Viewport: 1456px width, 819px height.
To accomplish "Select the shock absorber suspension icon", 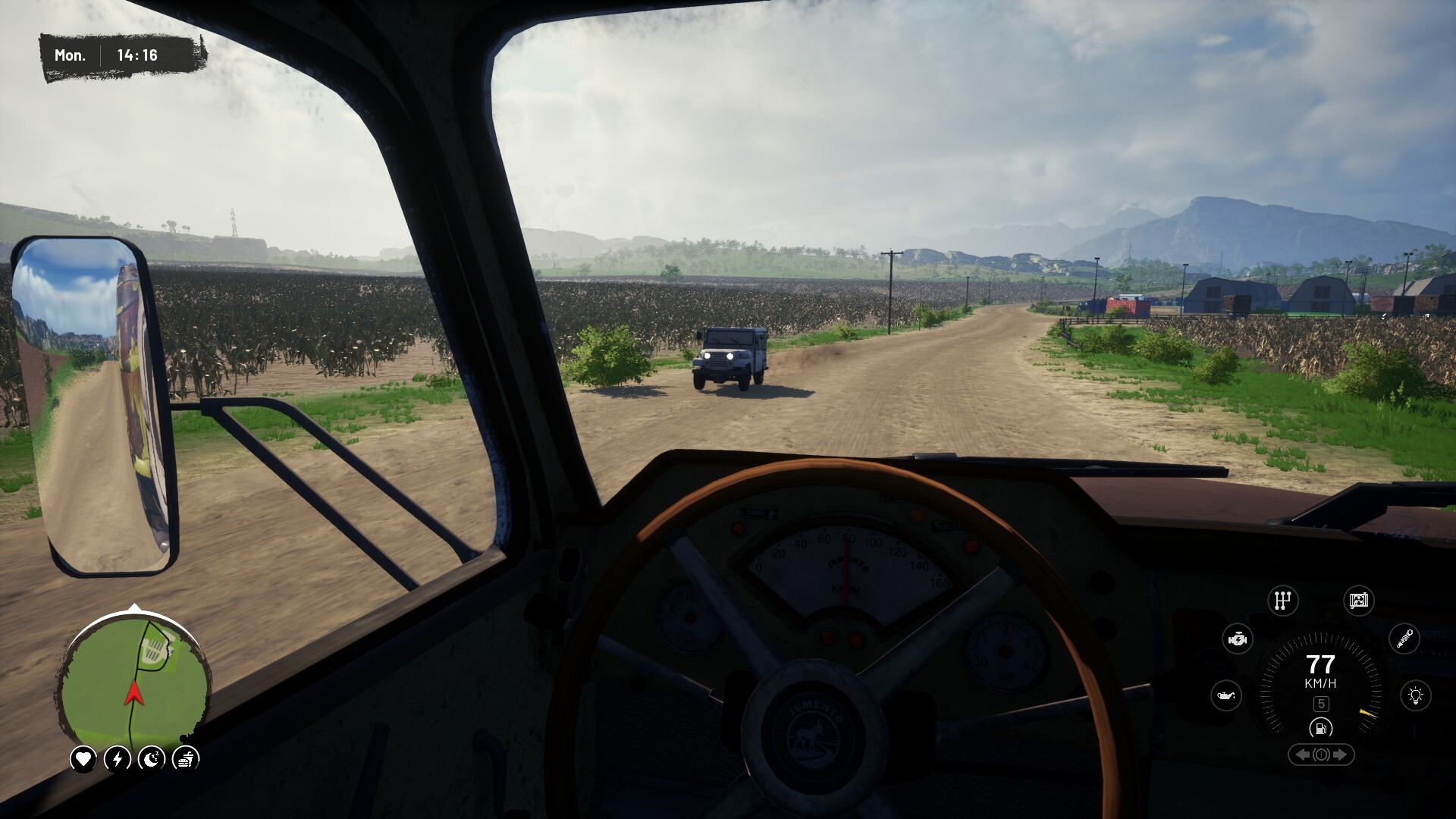I will (x=1404, y=639).
